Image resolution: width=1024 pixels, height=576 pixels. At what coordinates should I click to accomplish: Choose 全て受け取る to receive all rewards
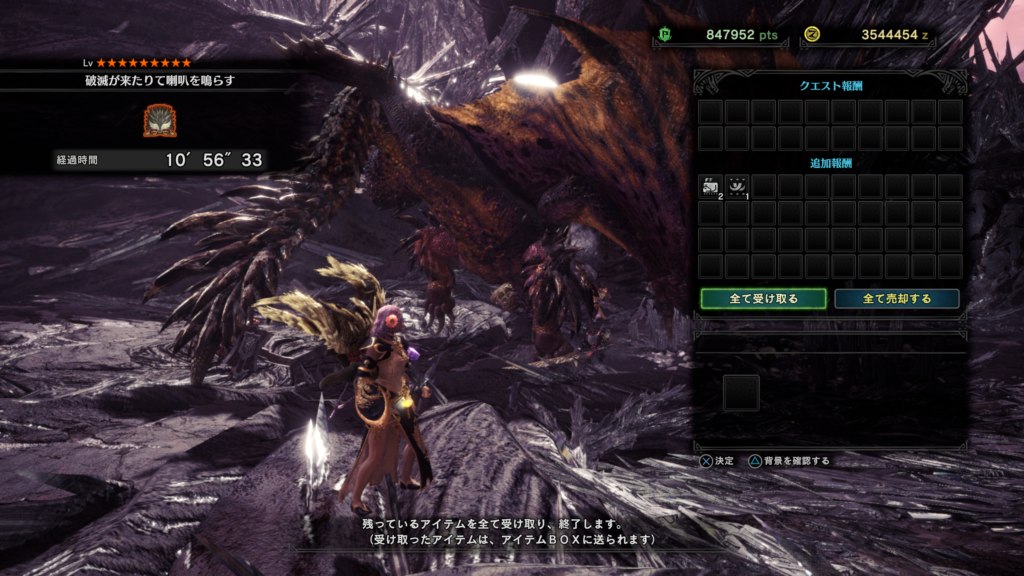click(763, 299)
